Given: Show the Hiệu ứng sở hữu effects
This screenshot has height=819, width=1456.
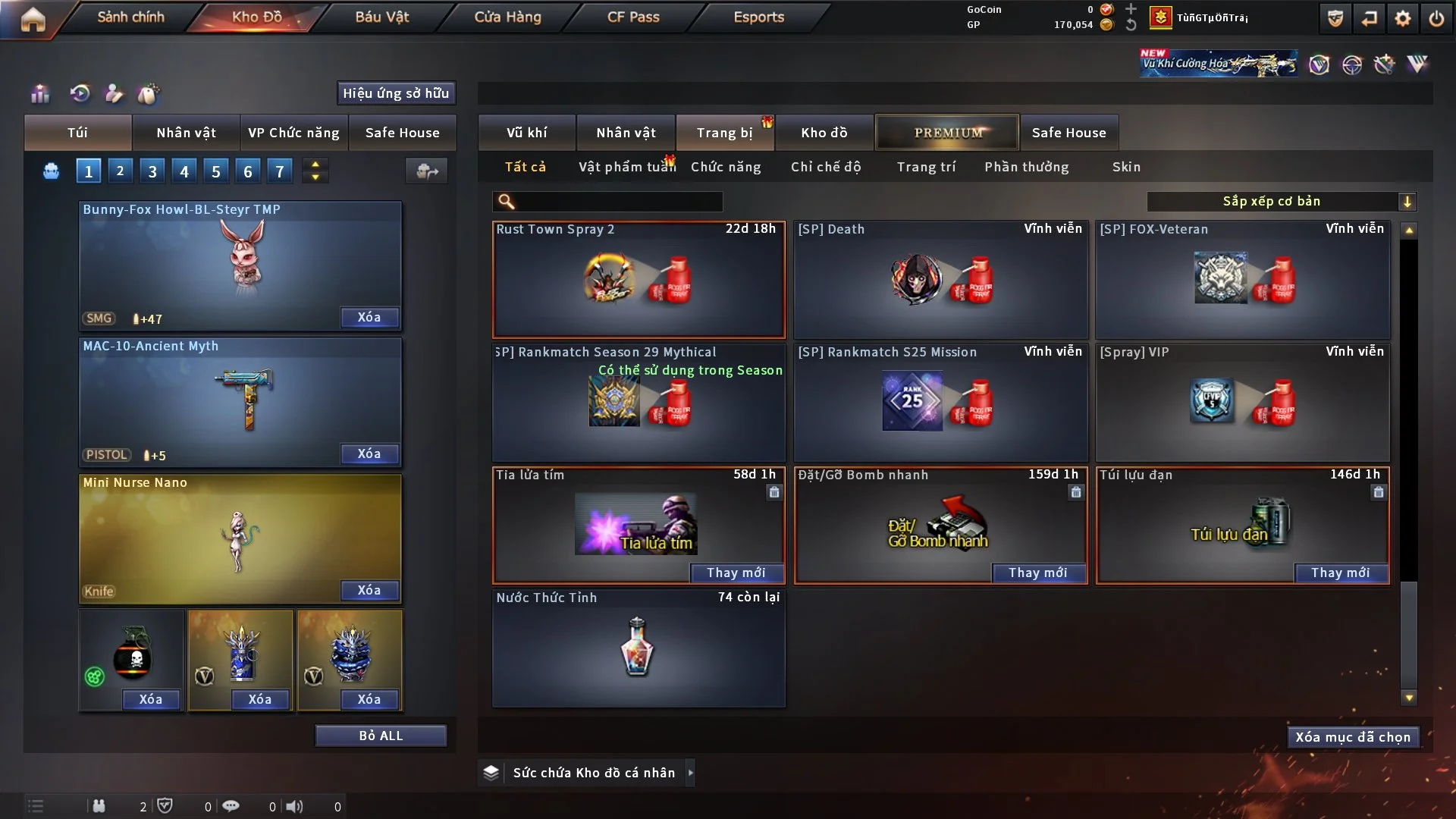Looking at the screenshot, I should click(x=396, y=93).
